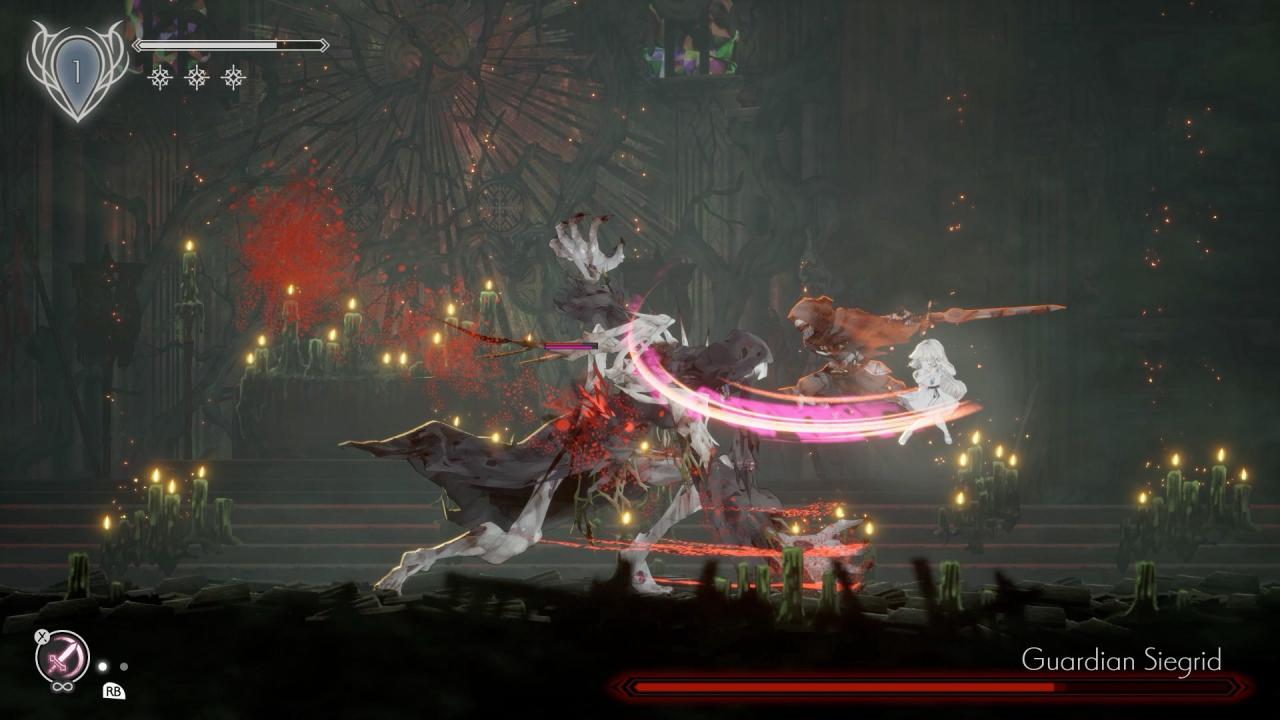The width and height of the screenshot is (1280, 720).
Task: Click the infinity symbol under the sword icon
Action: pyautogui.click(x=62, y=686)
